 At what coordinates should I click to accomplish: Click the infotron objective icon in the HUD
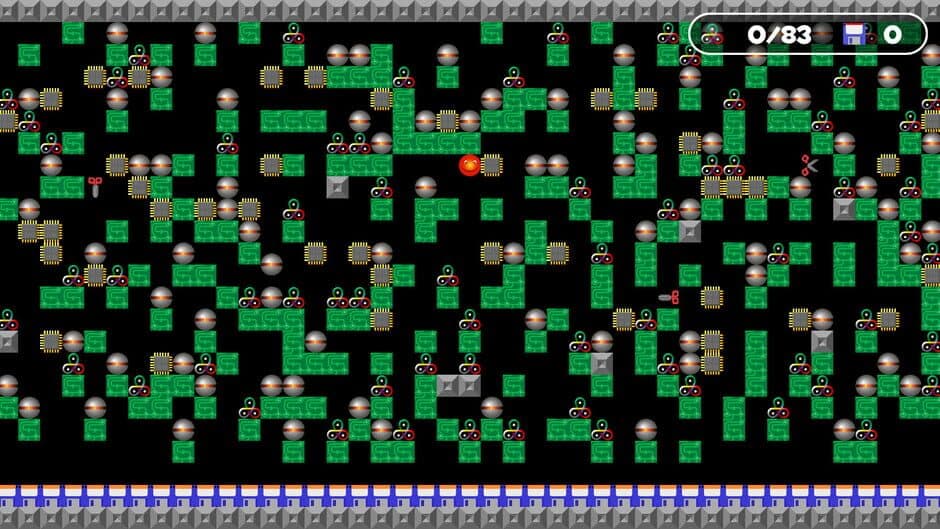pos(712,35)
